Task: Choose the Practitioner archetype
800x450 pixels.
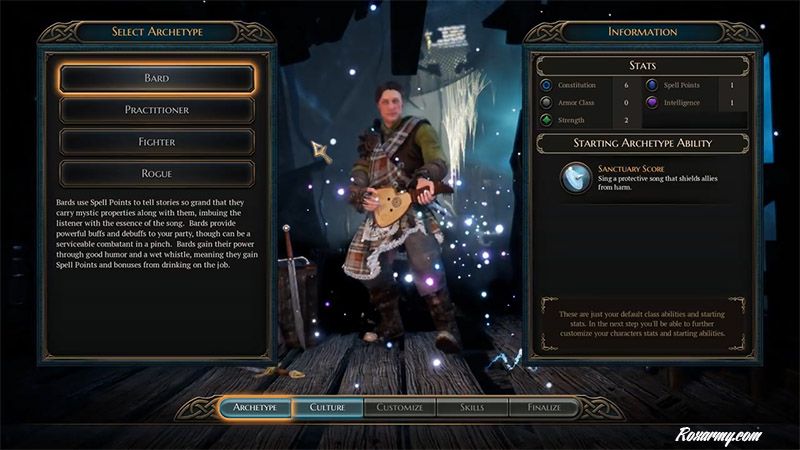Action: pyautogui.click(x=156, y=110)
